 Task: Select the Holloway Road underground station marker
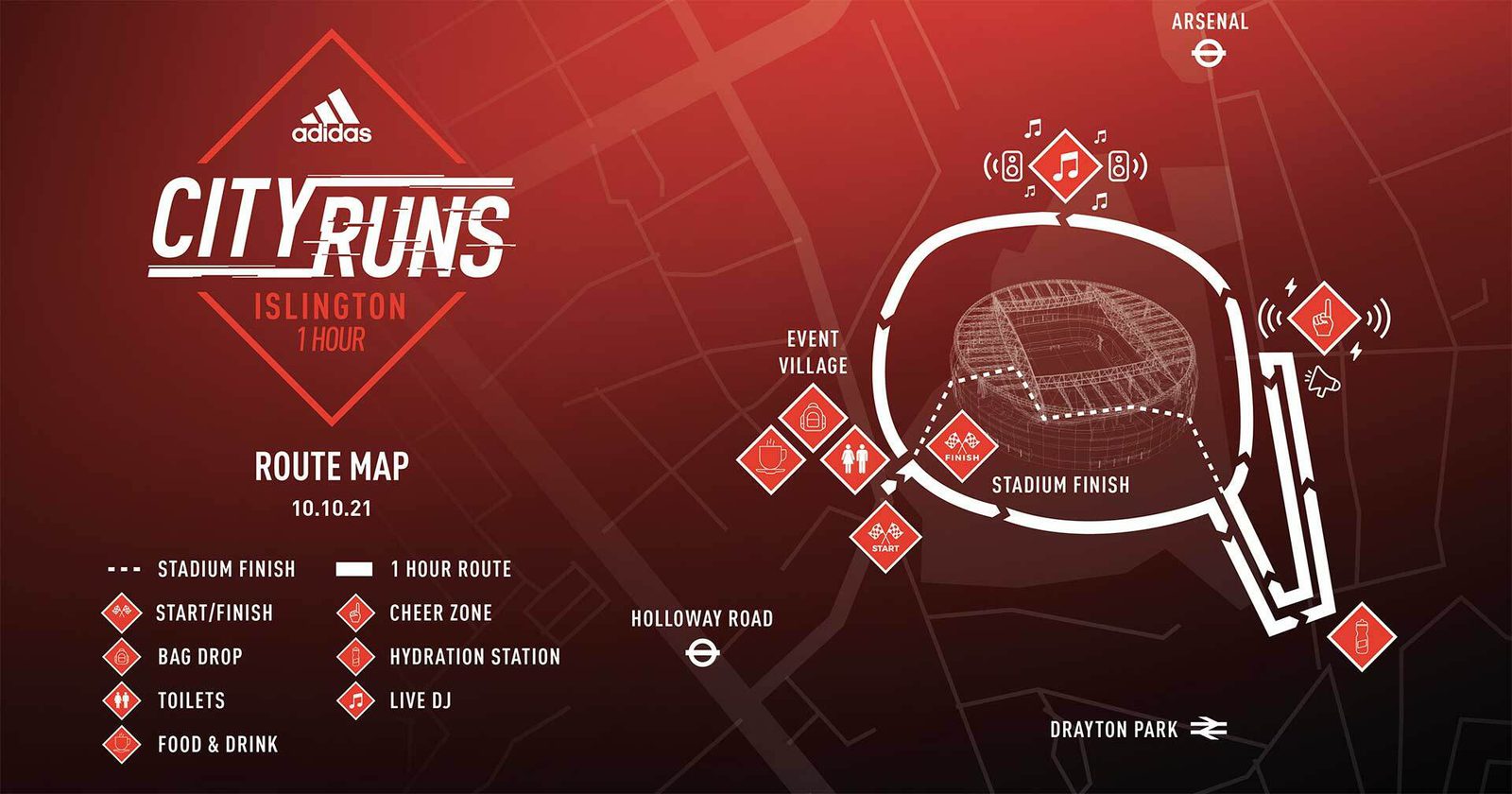702,652
